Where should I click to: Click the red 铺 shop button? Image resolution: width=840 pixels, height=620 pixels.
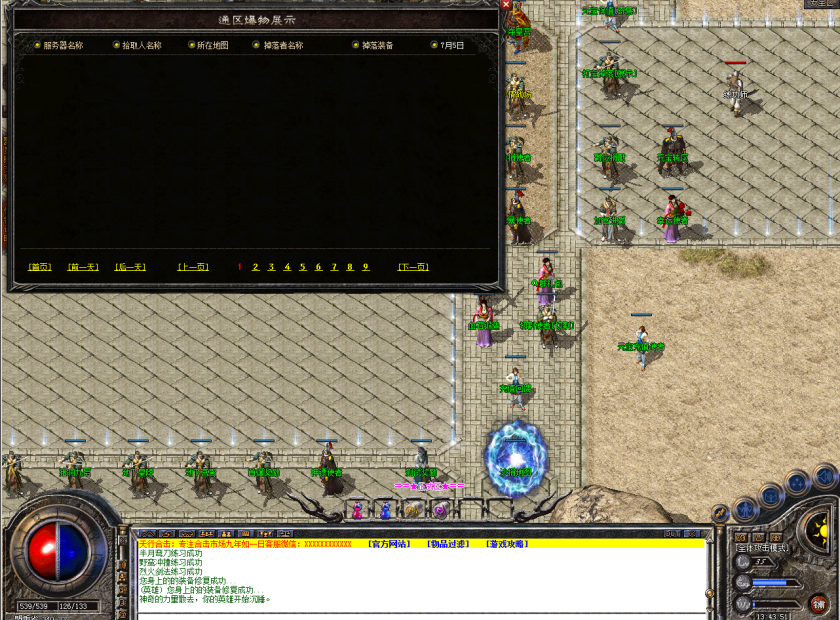coord(819,604)
